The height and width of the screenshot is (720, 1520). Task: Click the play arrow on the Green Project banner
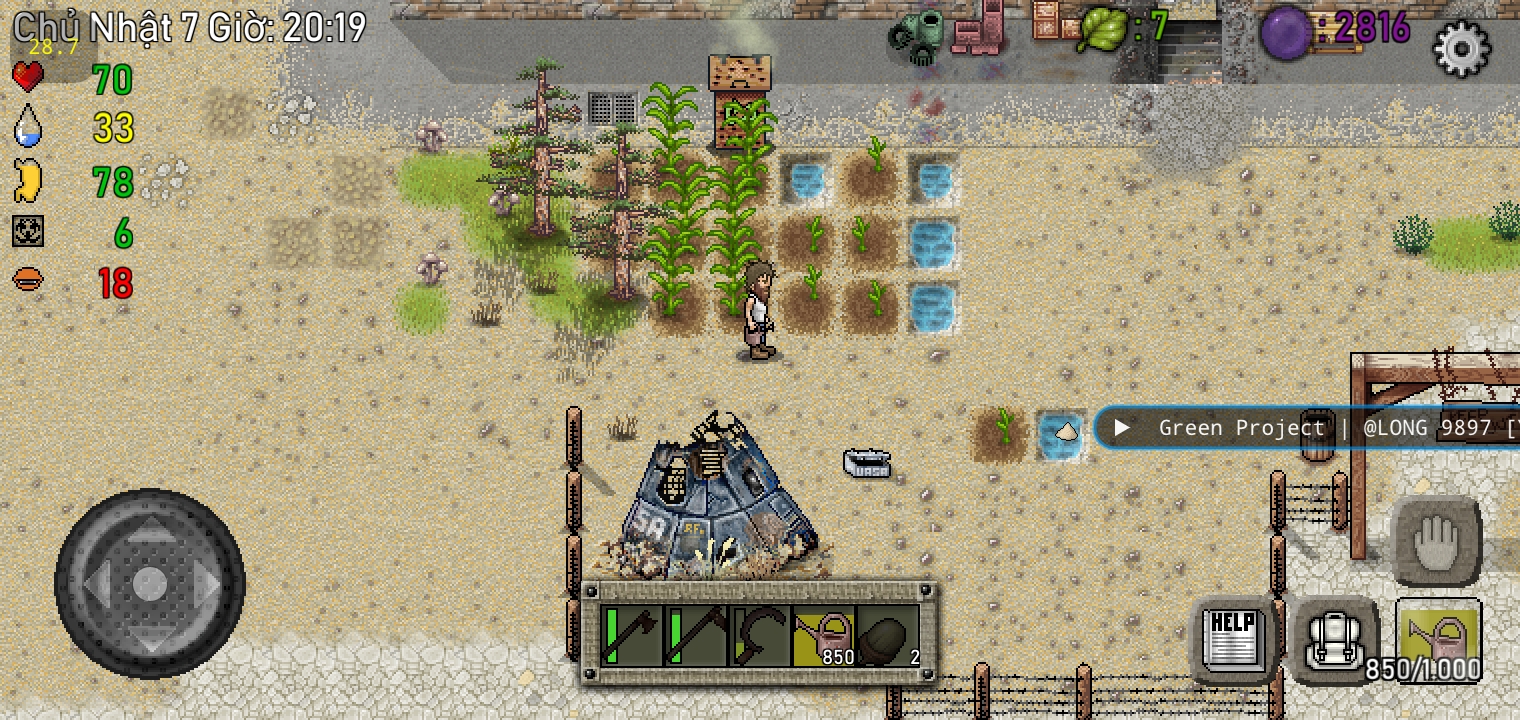pyautogui.click(x=1122, y=428)
